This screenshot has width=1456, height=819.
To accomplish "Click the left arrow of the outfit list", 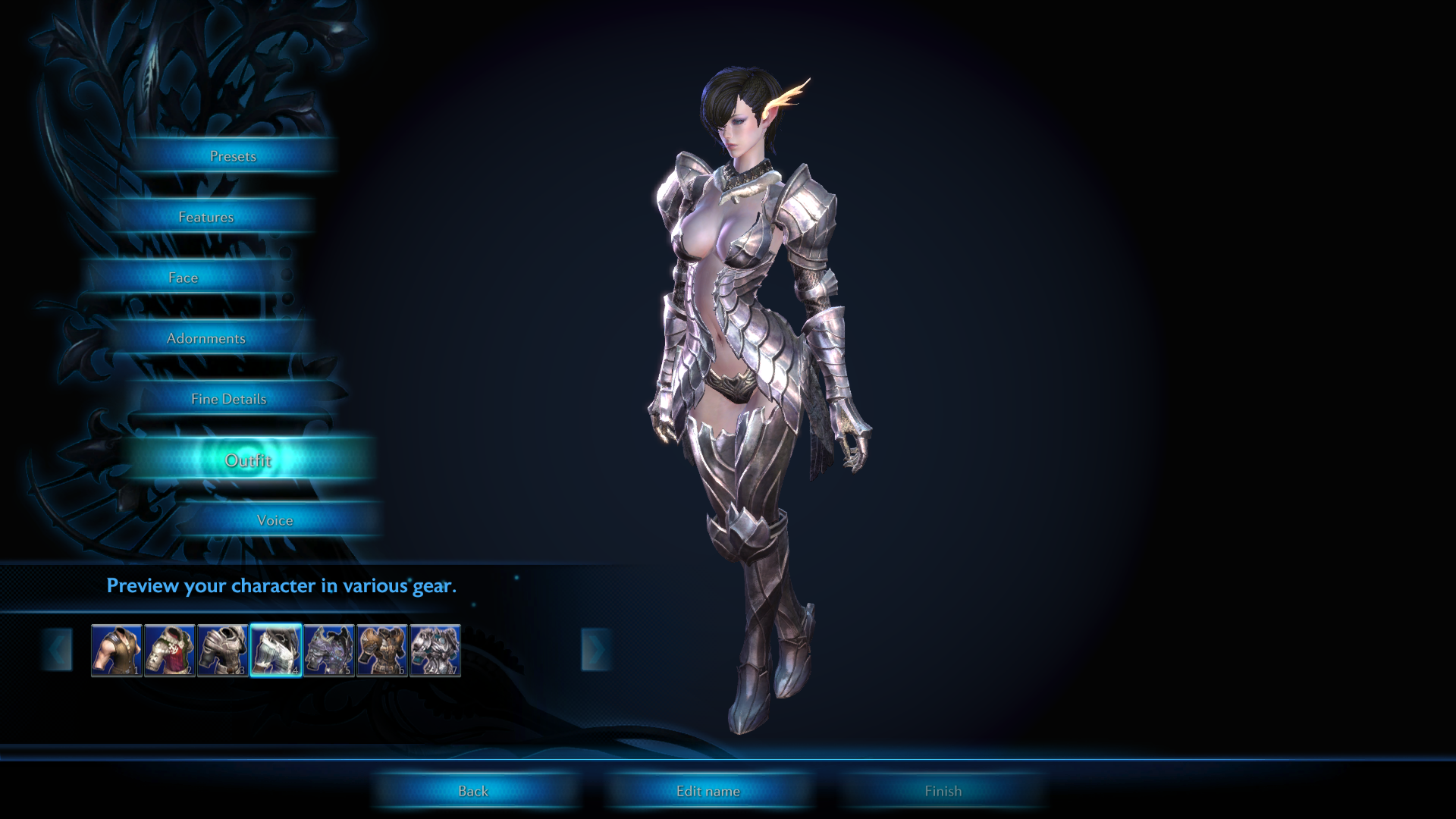I will [58, 650].
